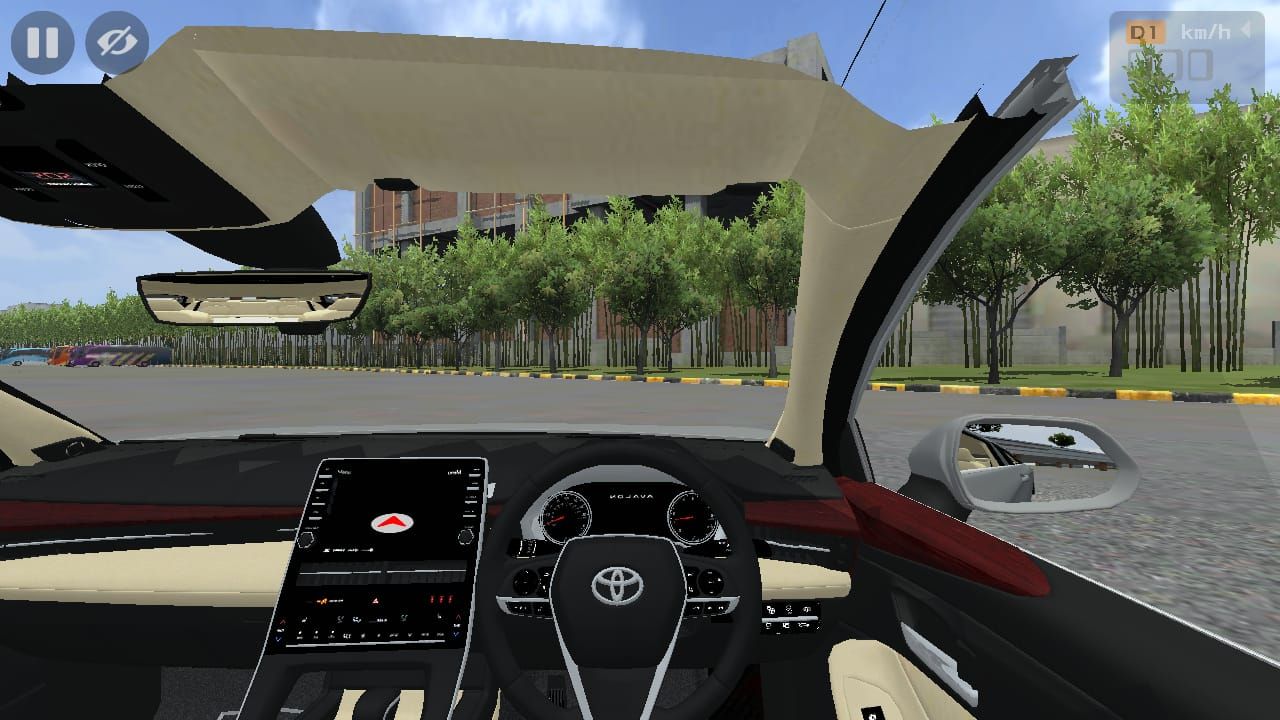Click the music note icon on the media bar

point(327,550)
